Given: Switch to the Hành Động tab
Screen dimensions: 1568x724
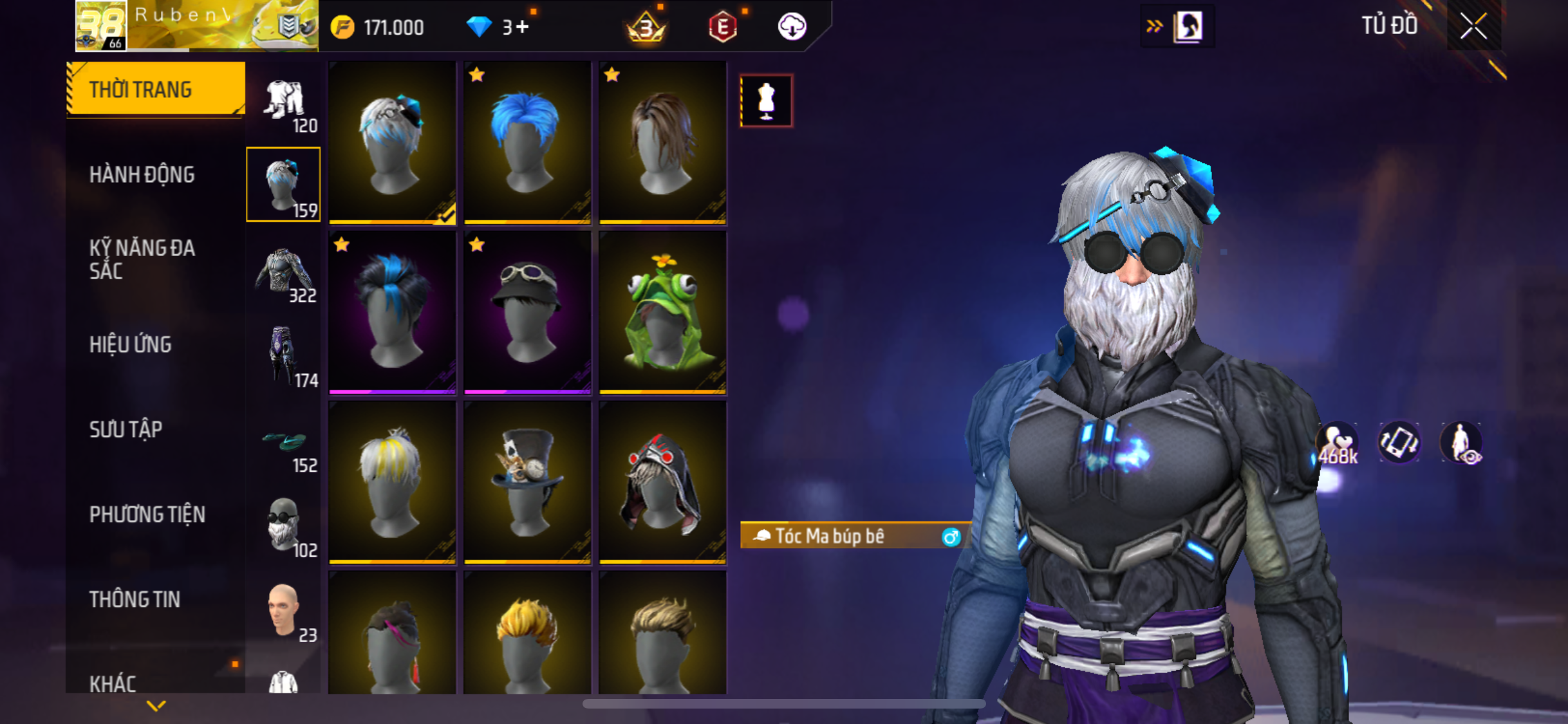Looking at the screenshot, I should click(x=142, y=174).
